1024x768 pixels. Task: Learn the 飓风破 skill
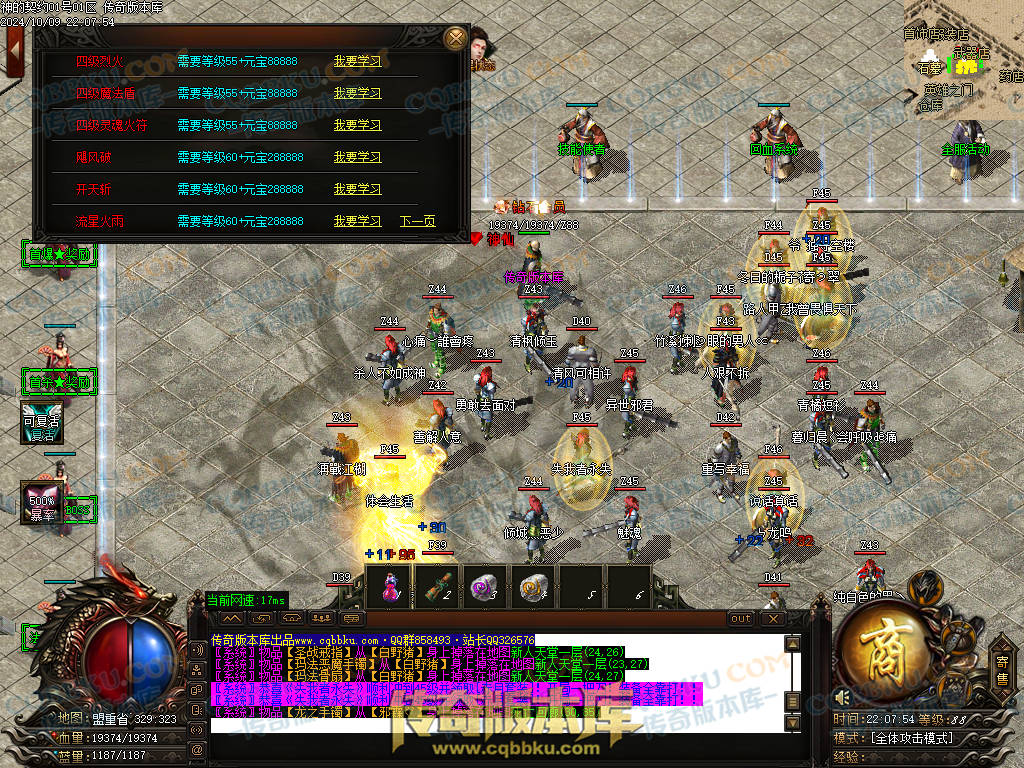pos(357,157)
